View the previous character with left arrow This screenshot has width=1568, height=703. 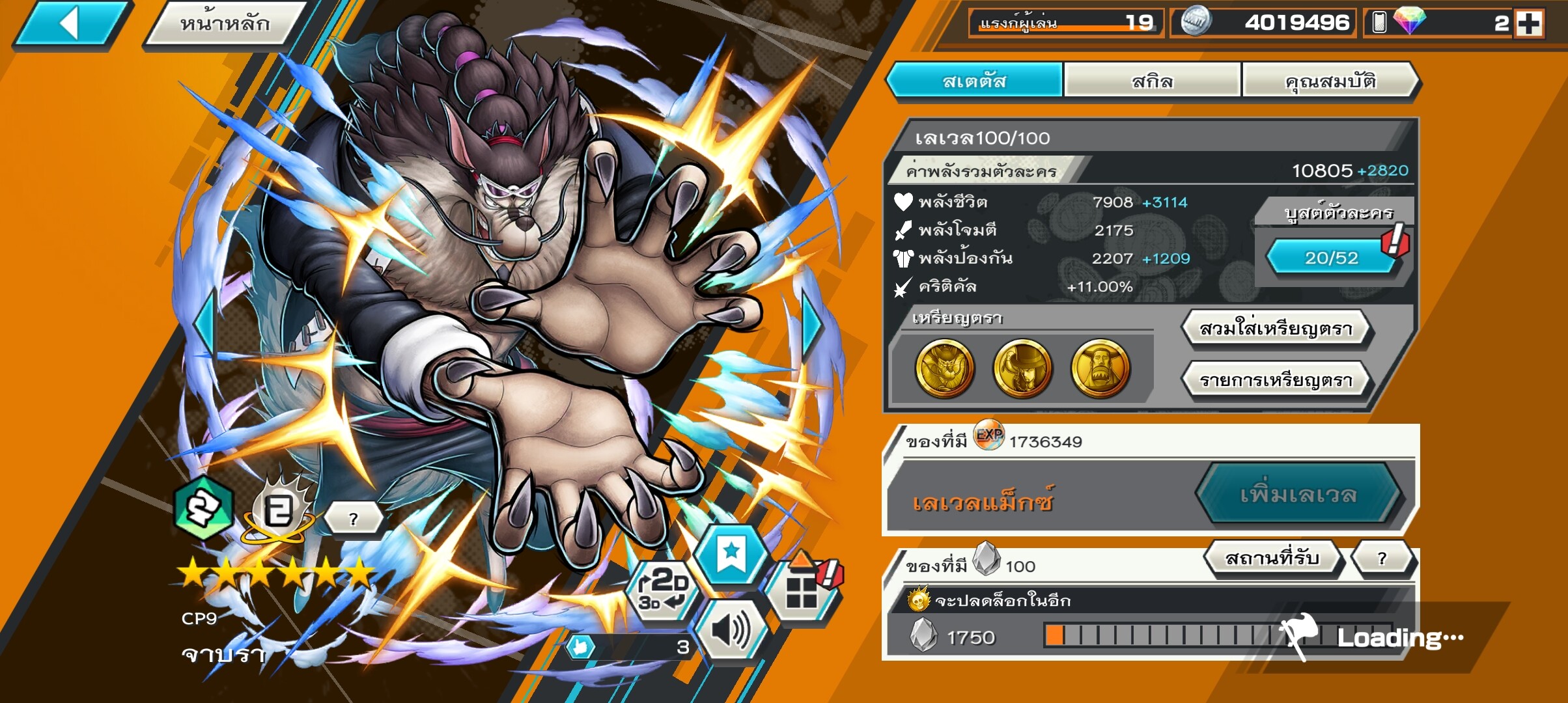tap(204, 324)
